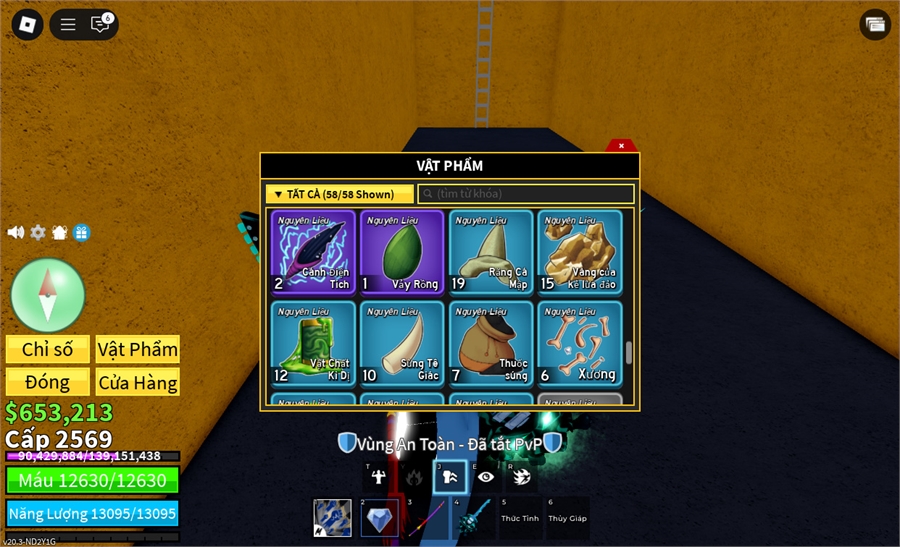Select the Xương bones item
Image resolution: width=900 pixels, height=547 pixels.
pyautogui.click(x=579, y=343)
